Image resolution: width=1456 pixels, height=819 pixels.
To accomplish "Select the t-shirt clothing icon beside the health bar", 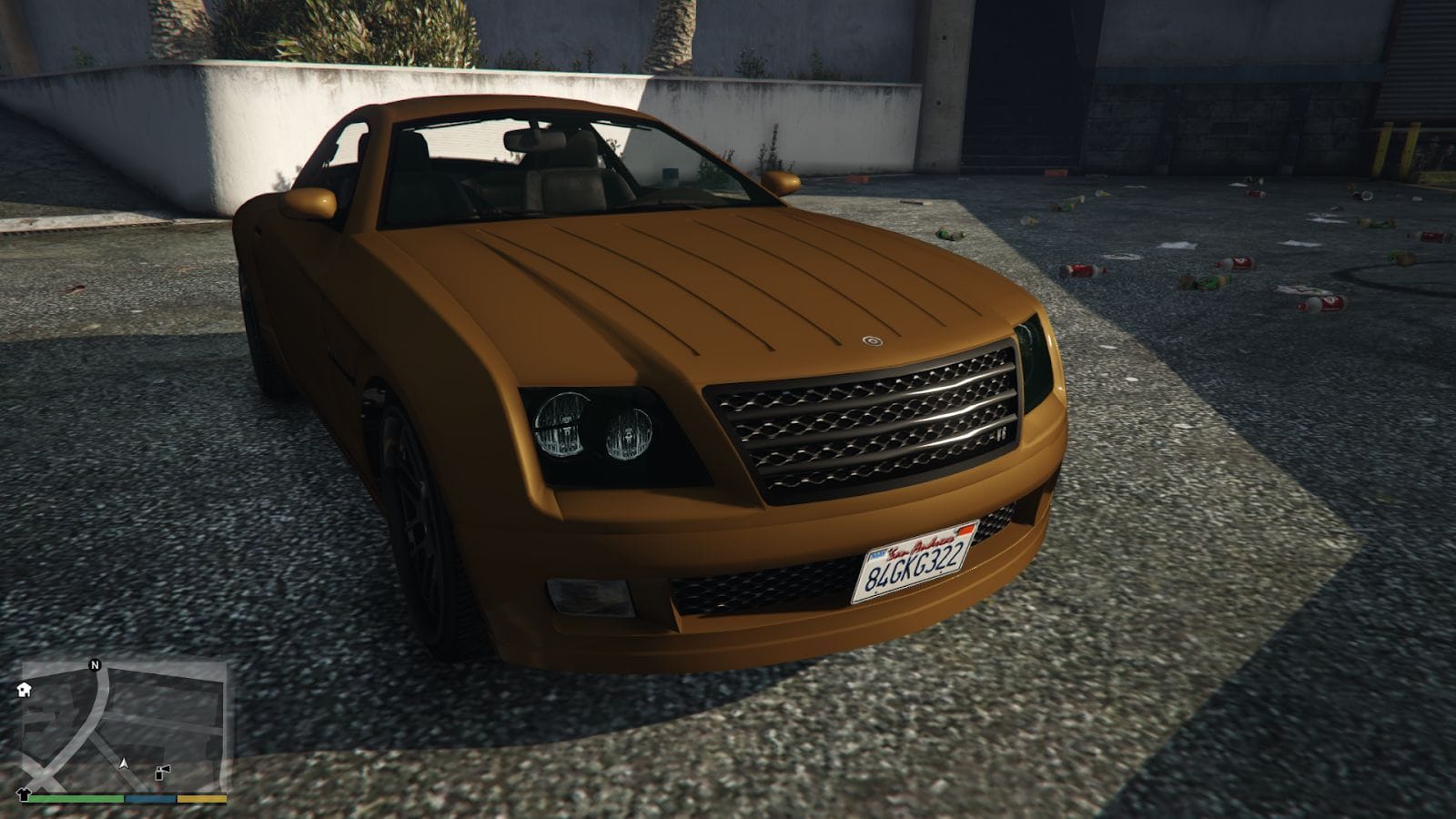I will click(24, 797).
